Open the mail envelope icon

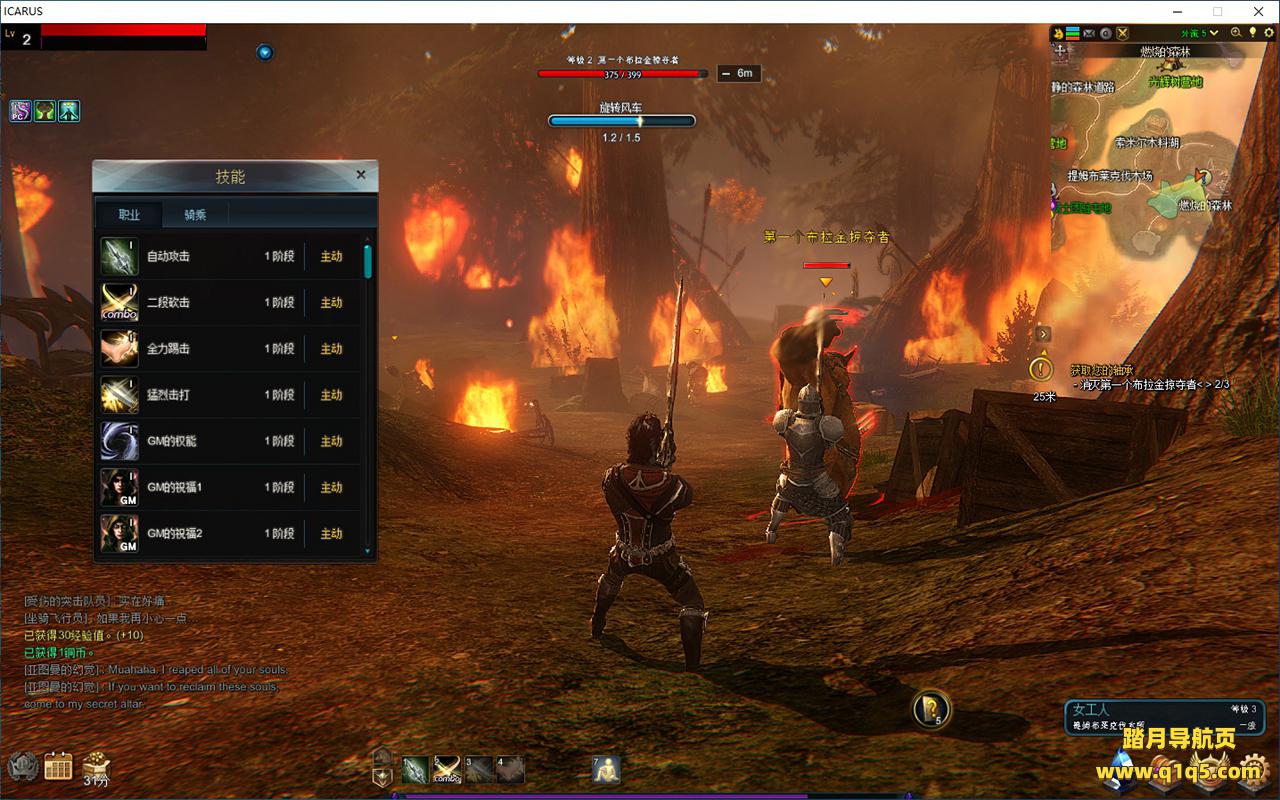(1089, 33)
